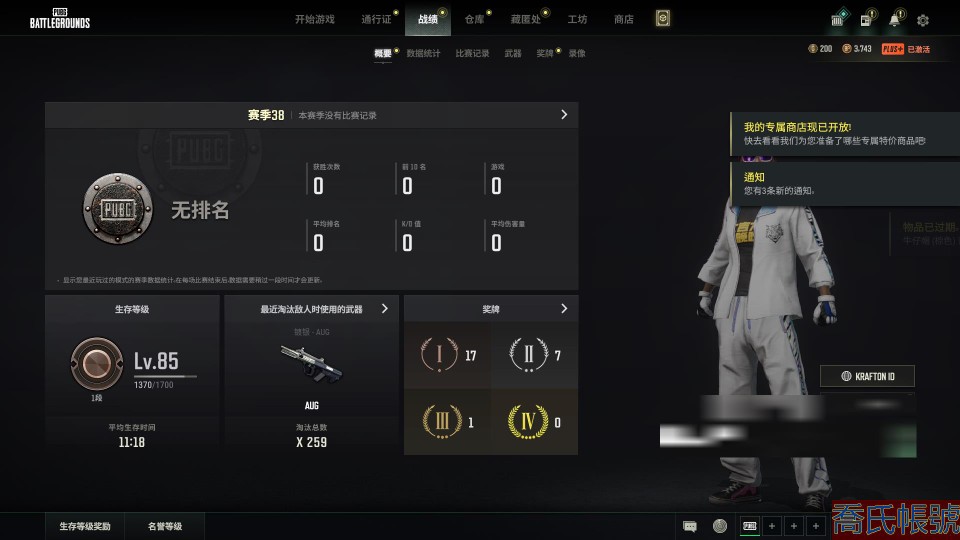Open the 通行证 (Pass) tab
960x540 pixels.
tap(376, 19)
